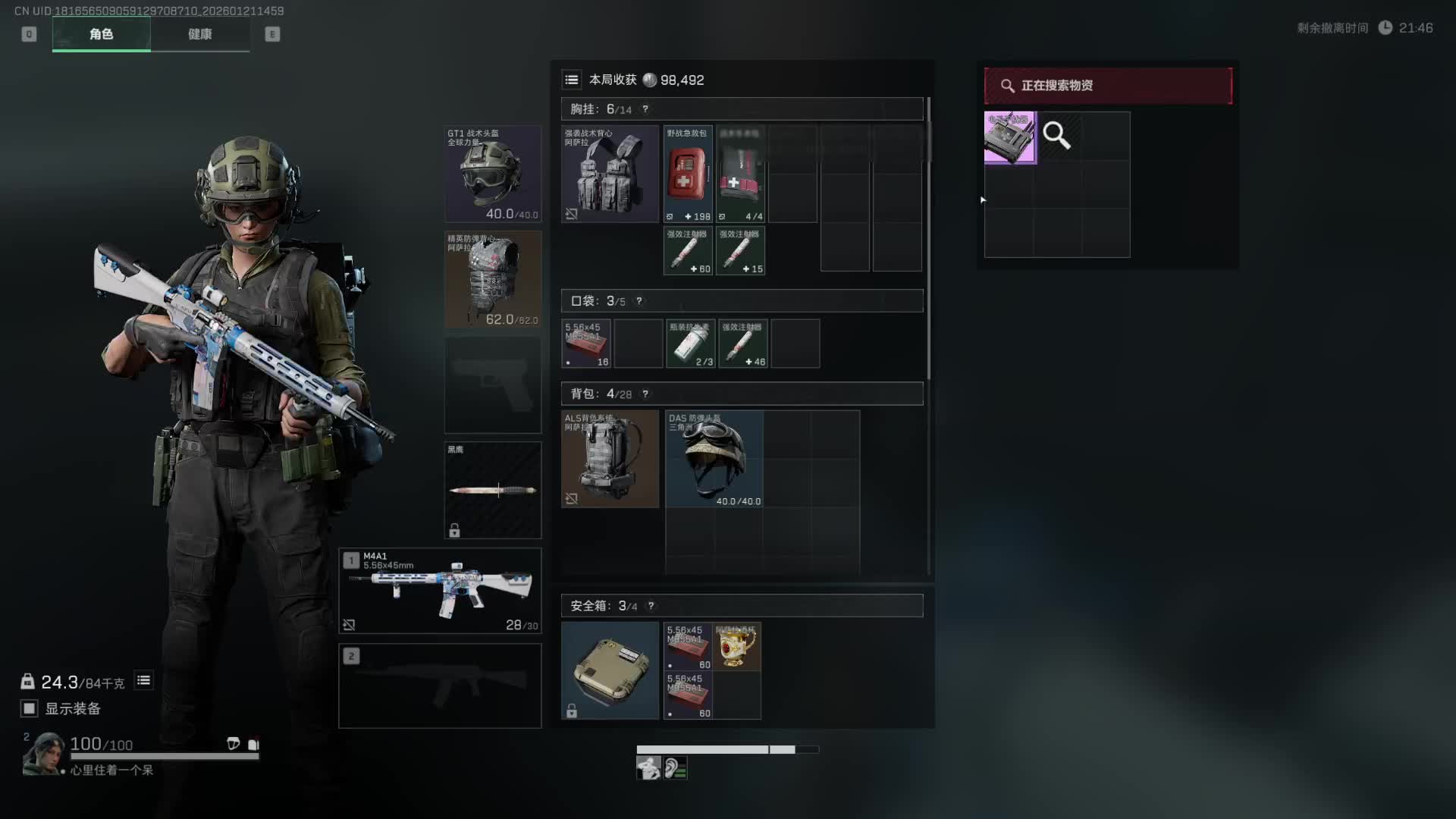1456x819 pixels.
Task: Select the 角色 character tab
Action: 101,34
